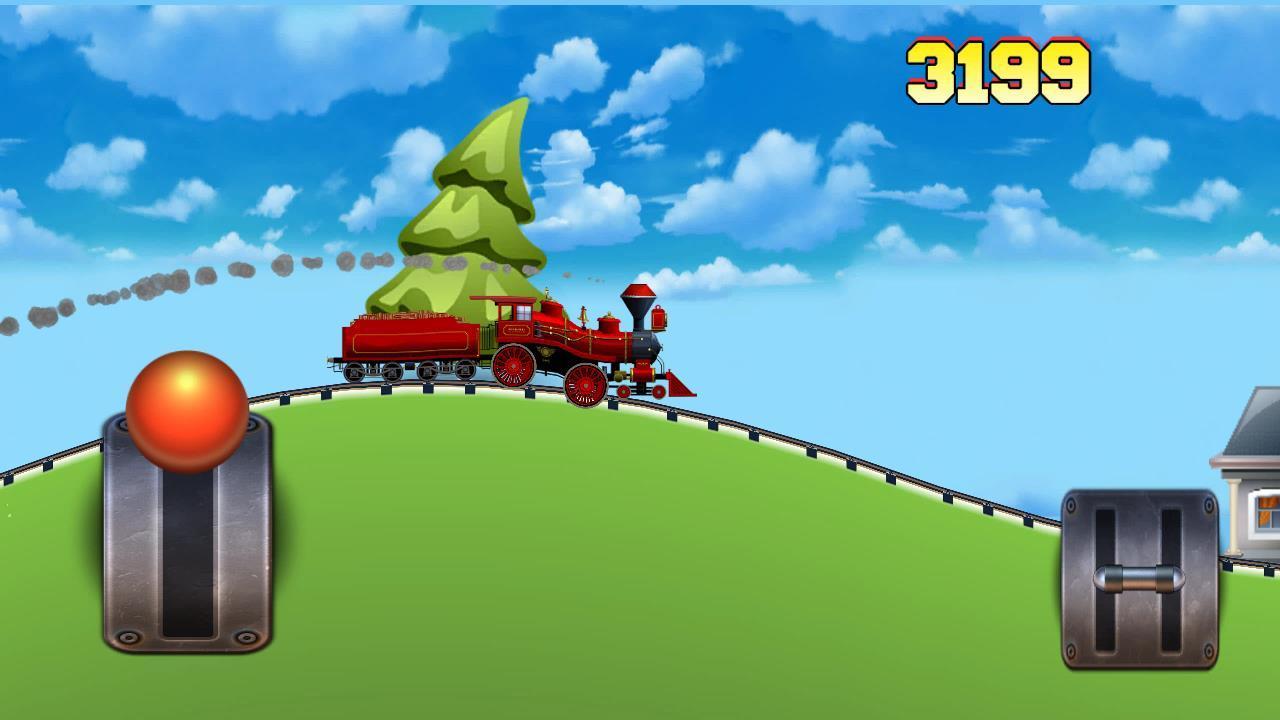The image size is (1280, 720).
Task: Click the red cowcatcher at the train front
Action: (680, 388)
